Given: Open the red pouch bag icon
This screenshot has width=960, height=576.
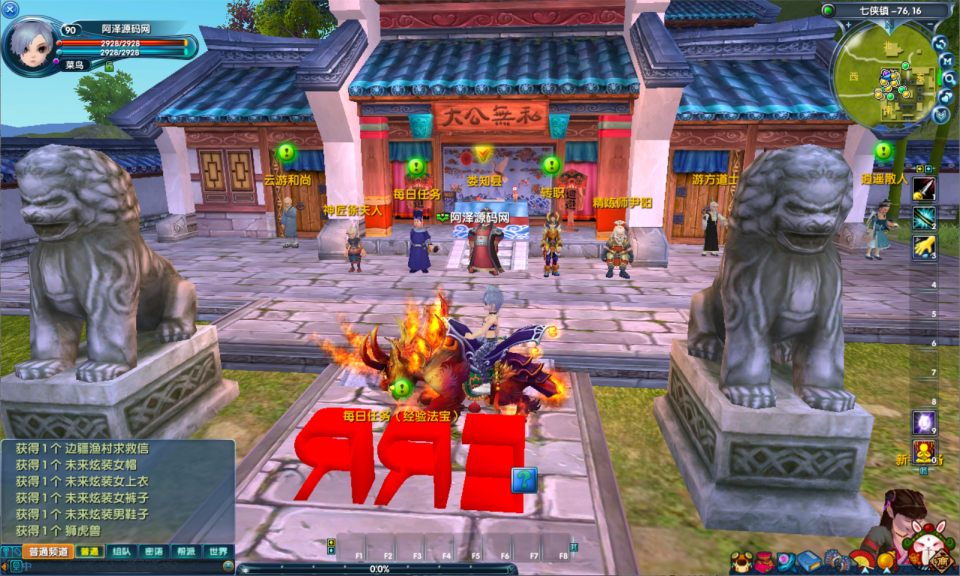Looking at the screenshot, I should point(764,563).
